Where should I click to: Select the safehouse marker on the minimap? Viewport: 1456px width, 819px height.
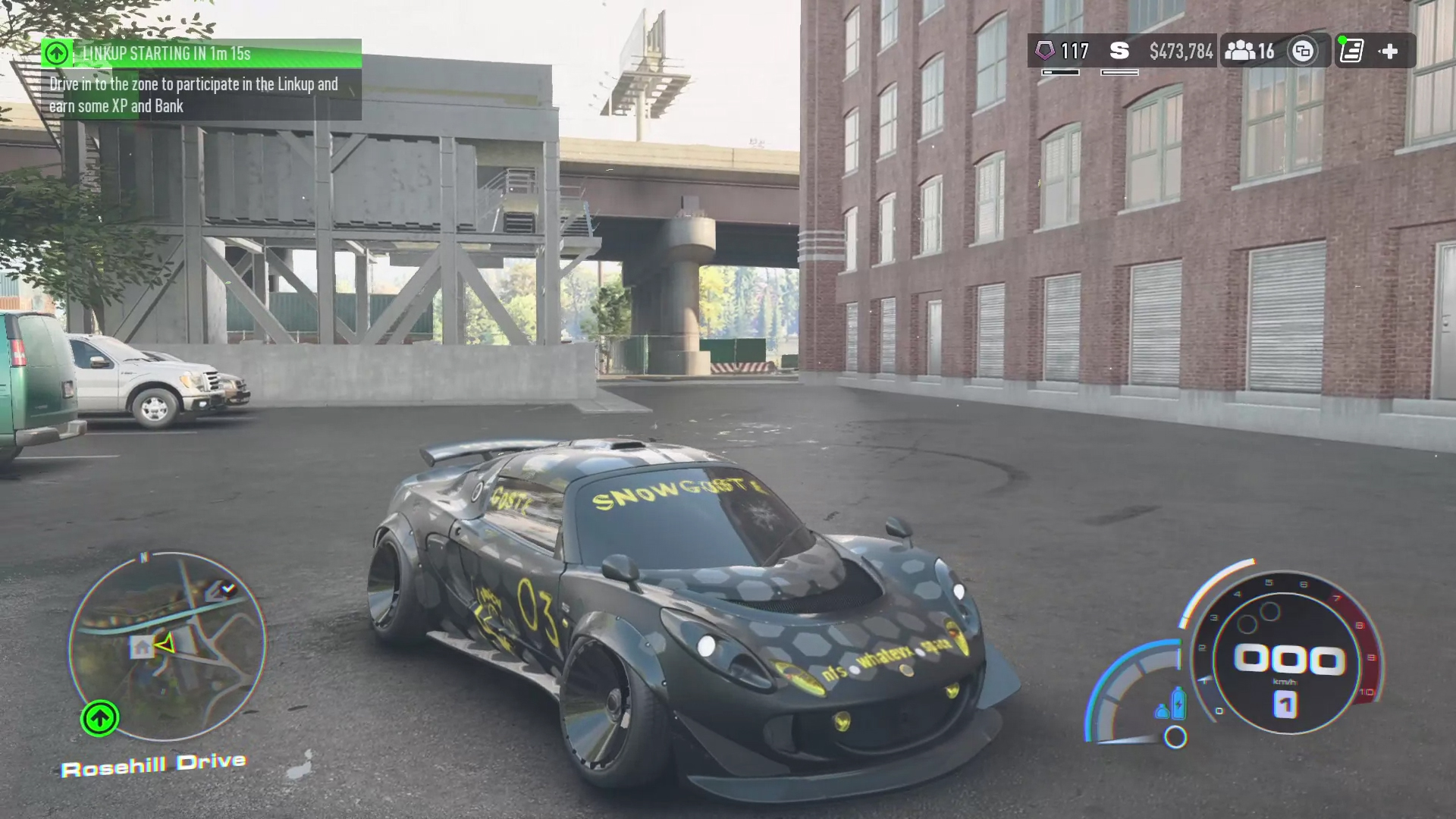click(142, 647)
